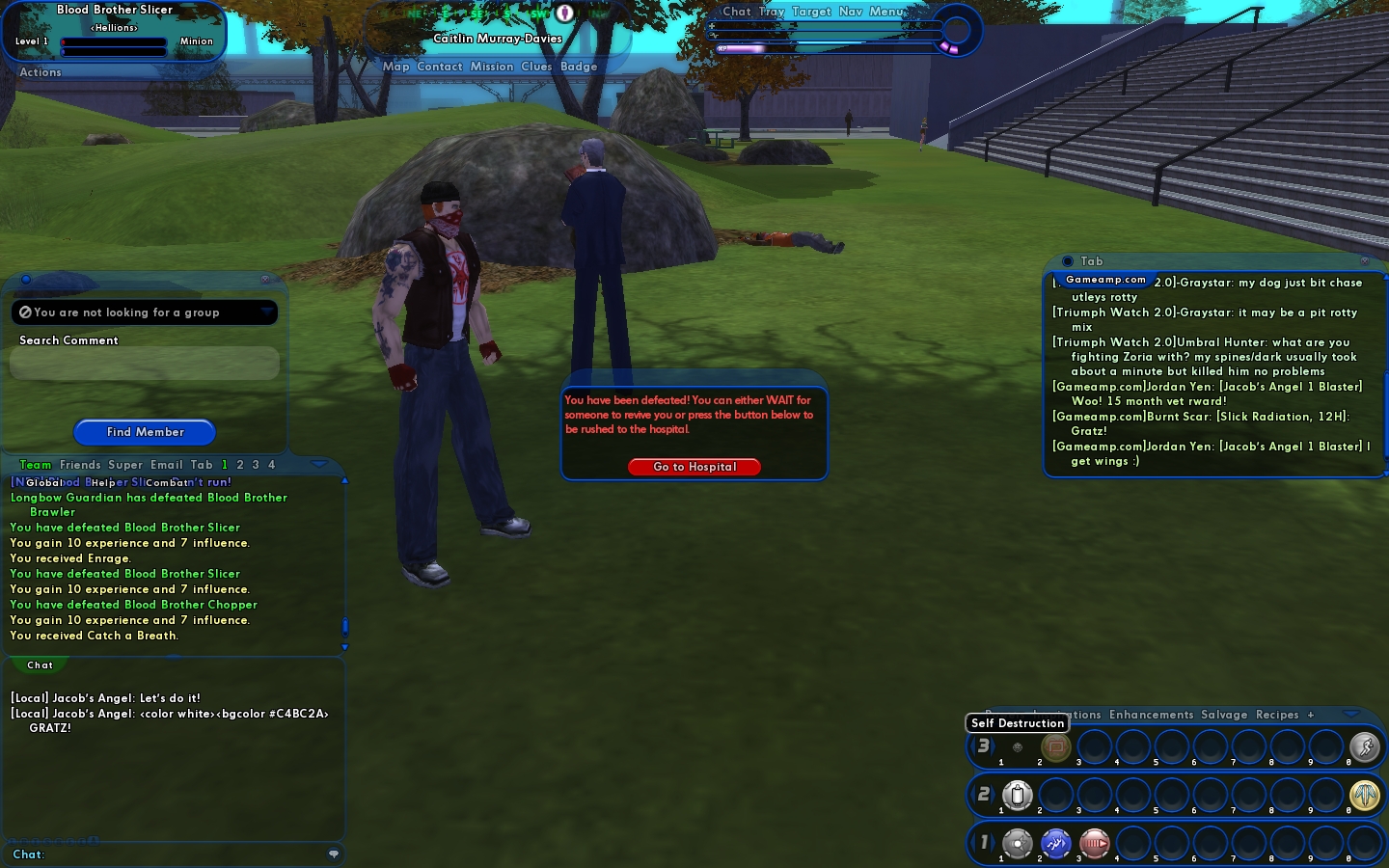Use the red arrow blast power
Screen dimensions: 1389x868
1094,844
